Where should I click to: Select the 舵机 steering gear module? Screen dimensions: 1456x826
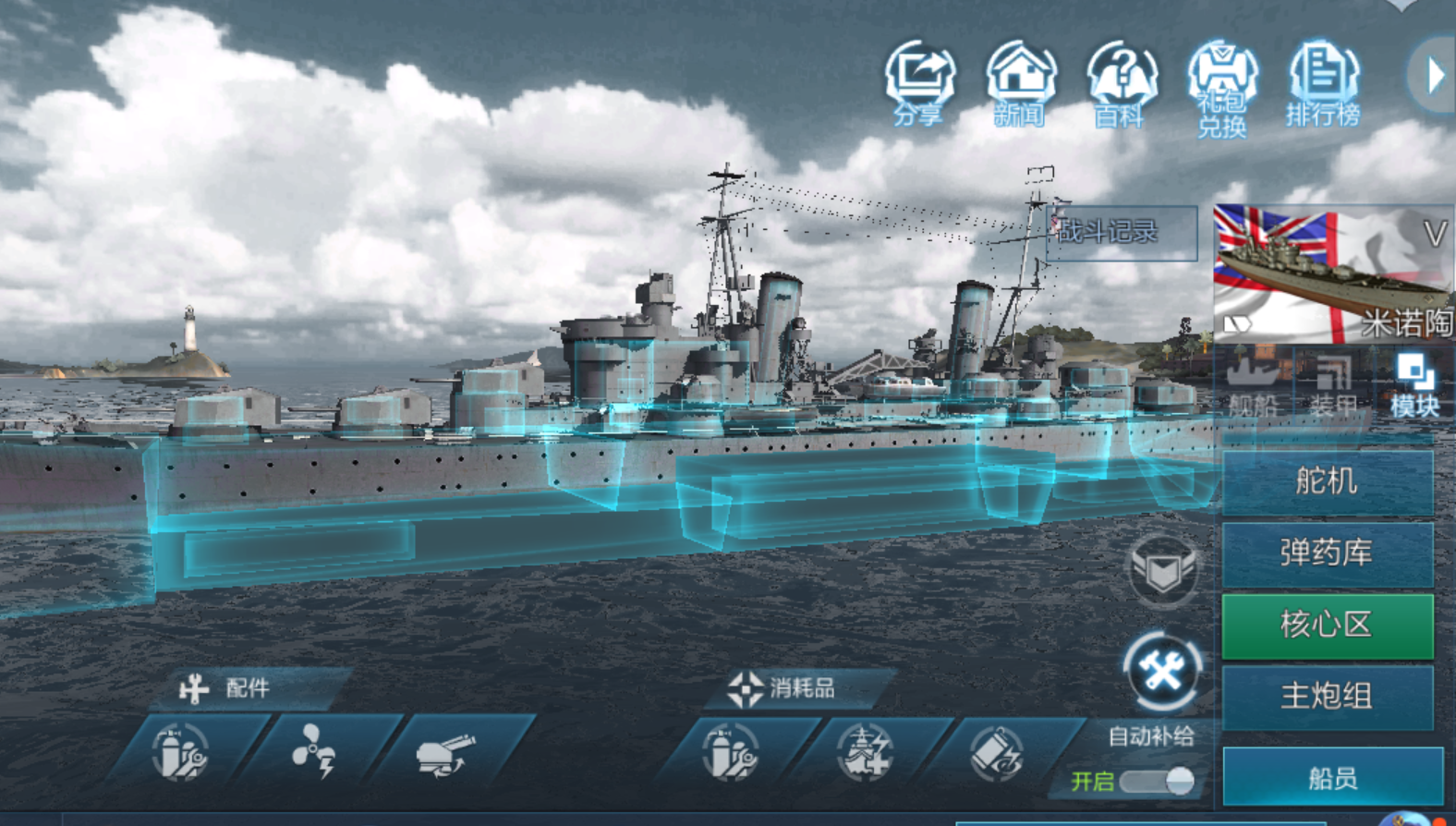(1327, 481)
